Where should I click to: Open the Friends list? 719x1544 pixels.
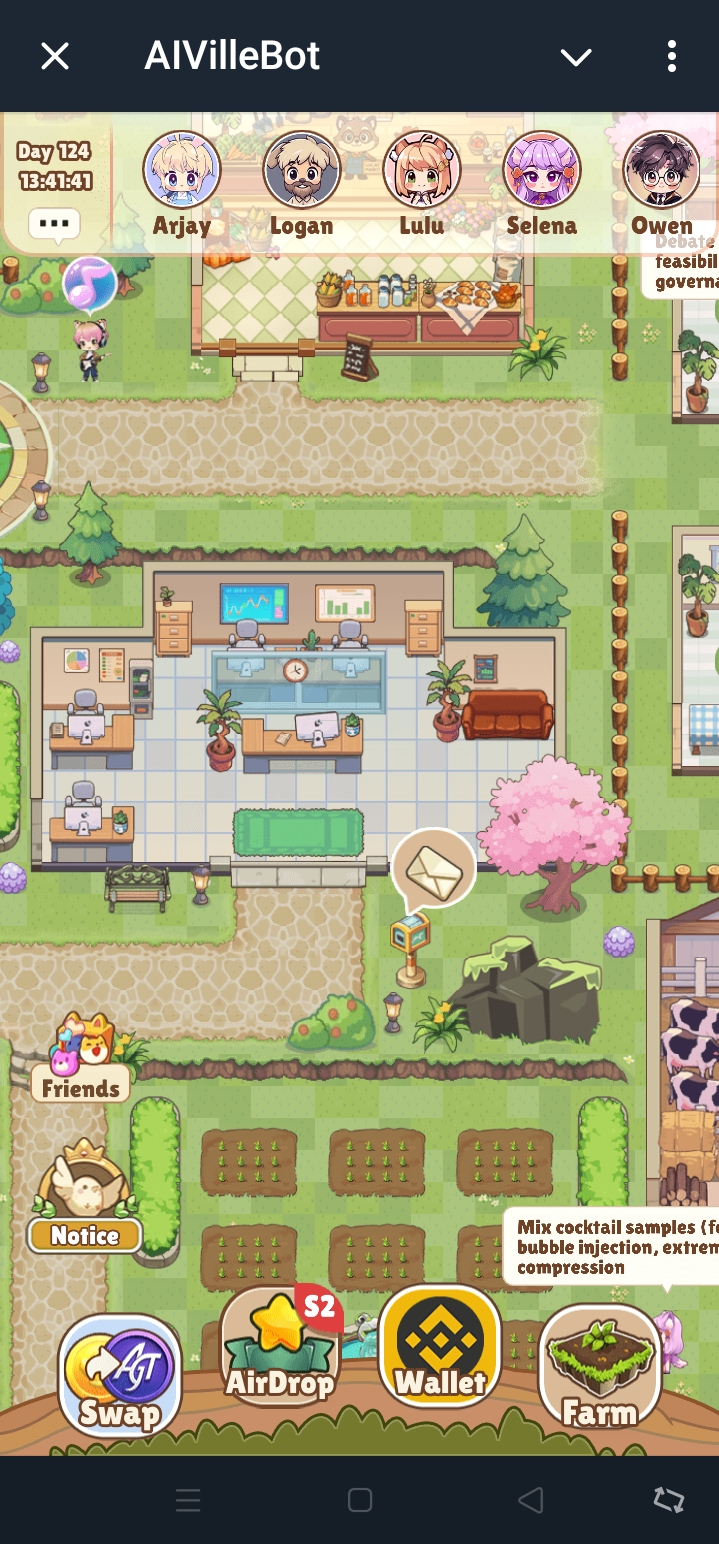click(81, 1060)
